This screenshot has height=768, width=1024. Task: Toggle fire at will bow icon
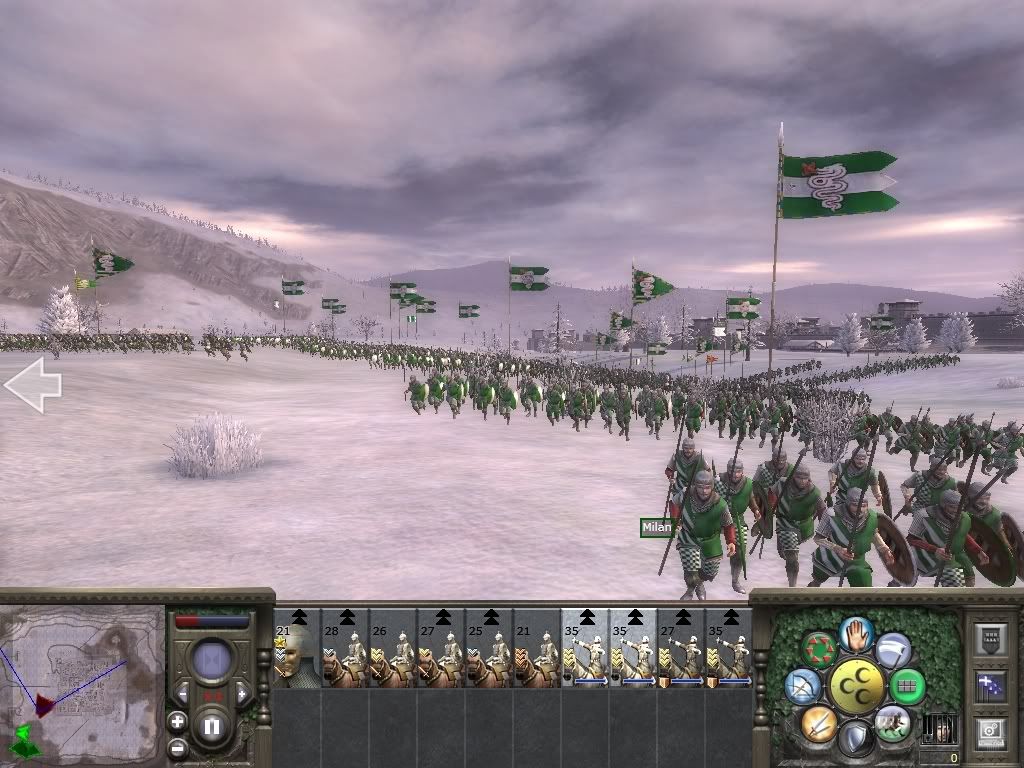804,687
